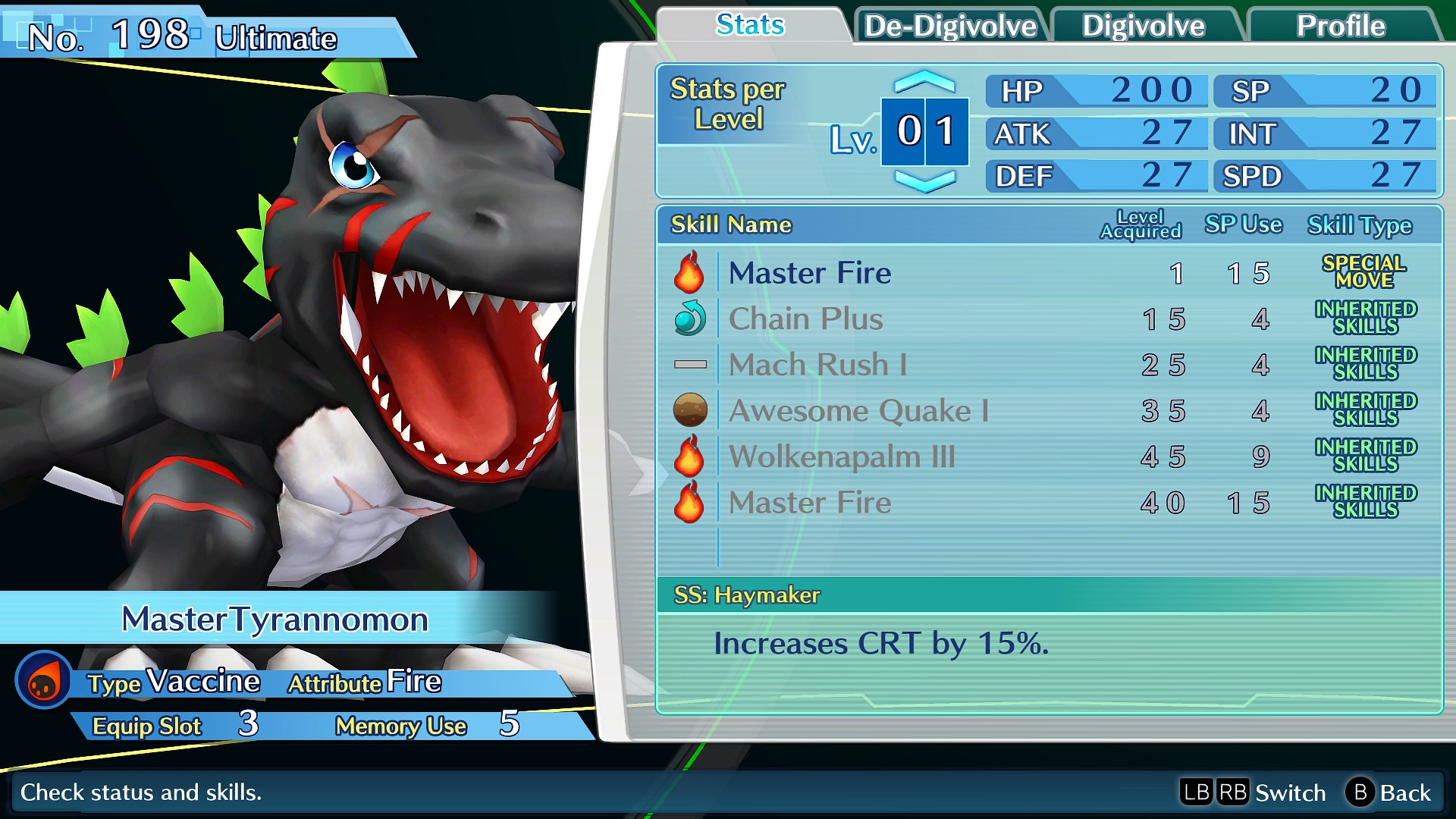This screenshot has width=1456, height=819.
Task: Select the fire icon next to Master Fire
Action: pos(690,273)
